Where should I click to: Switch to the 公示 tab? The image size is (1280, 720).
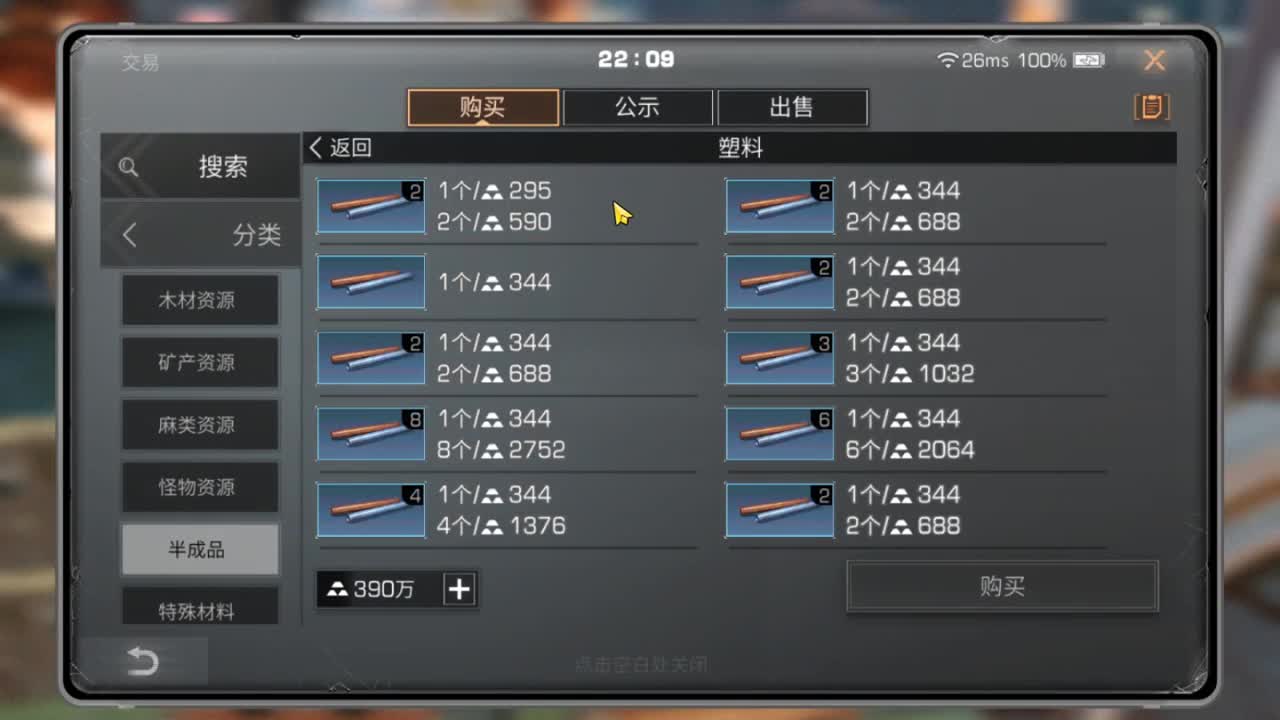[x=638, y=106]
